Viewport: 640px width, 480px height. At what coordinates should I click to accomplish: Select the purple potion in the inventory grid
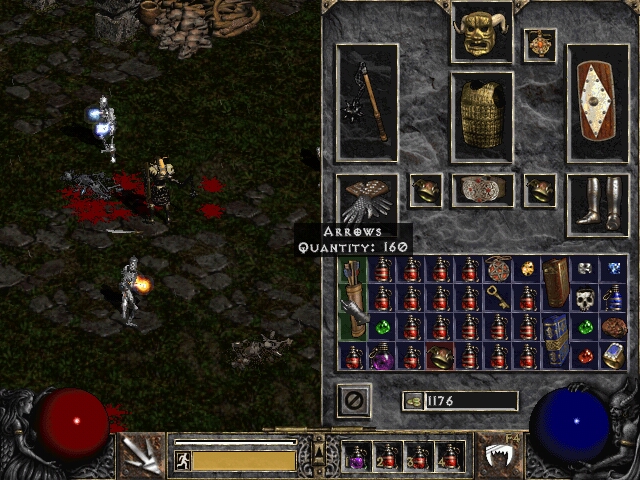point(382,357)
